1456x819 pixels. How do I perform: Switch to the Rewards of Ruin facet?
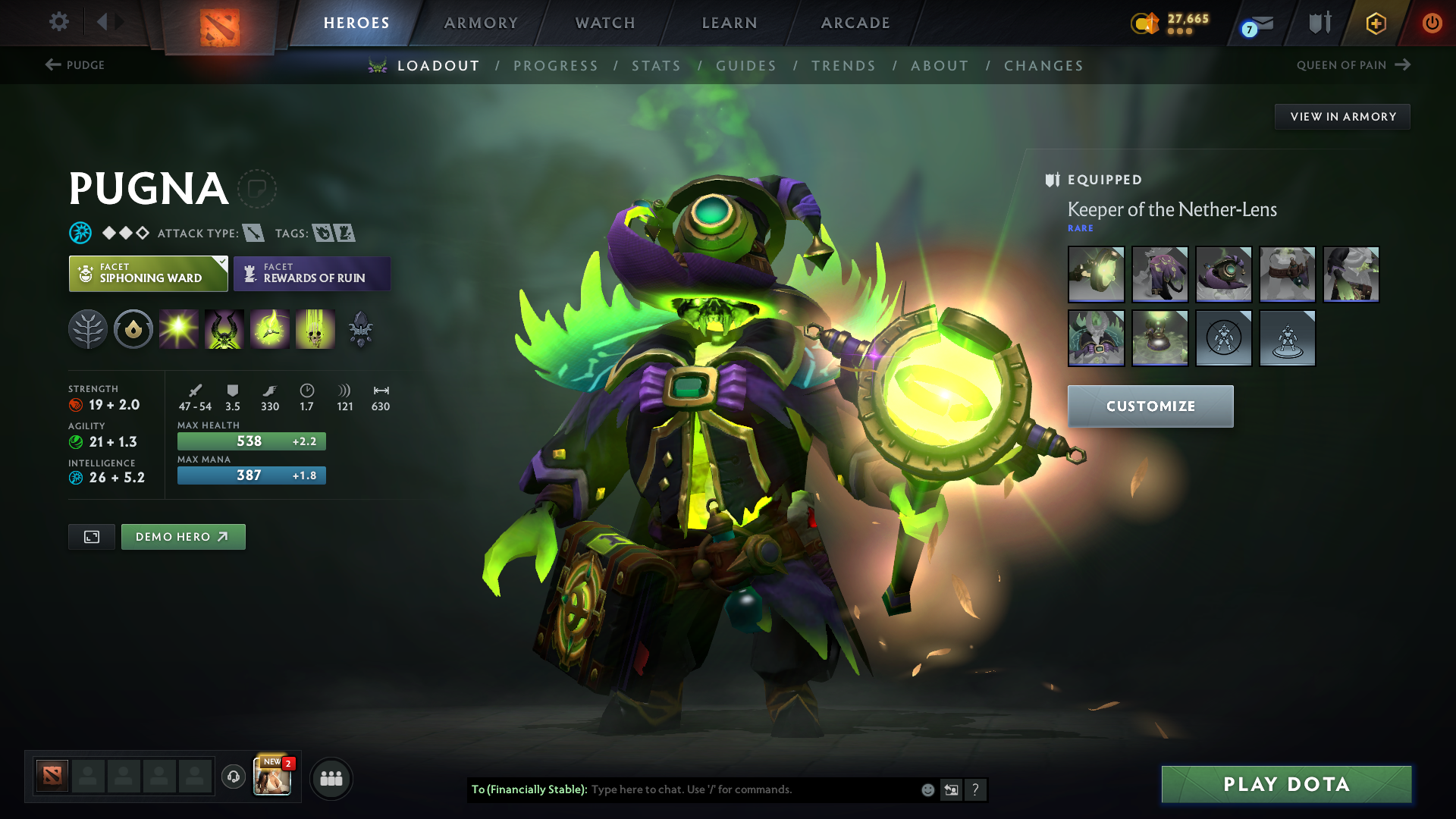point(312,273)
